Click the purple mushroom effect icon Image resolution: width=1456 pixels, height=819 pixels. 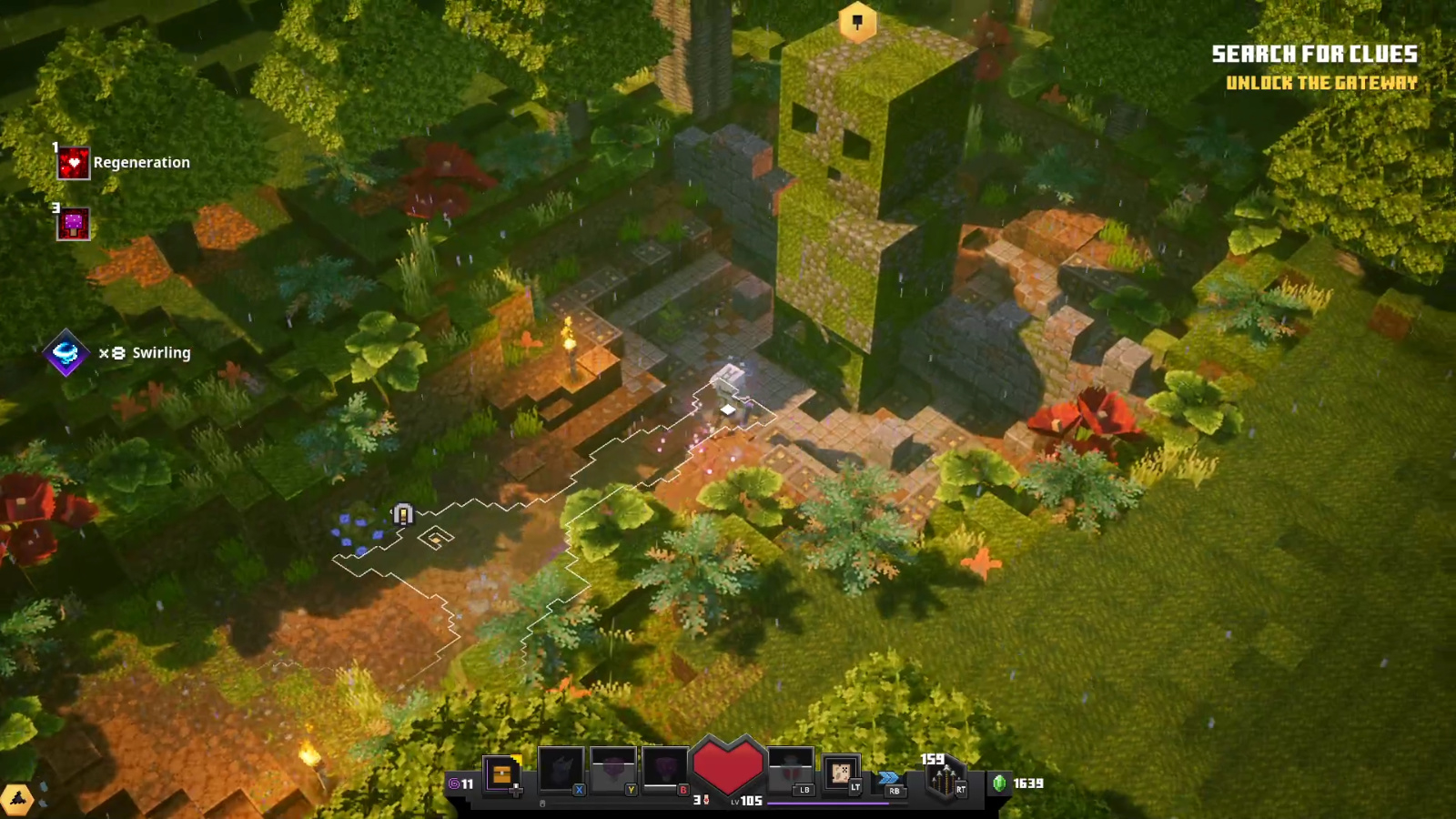(74, 224)
